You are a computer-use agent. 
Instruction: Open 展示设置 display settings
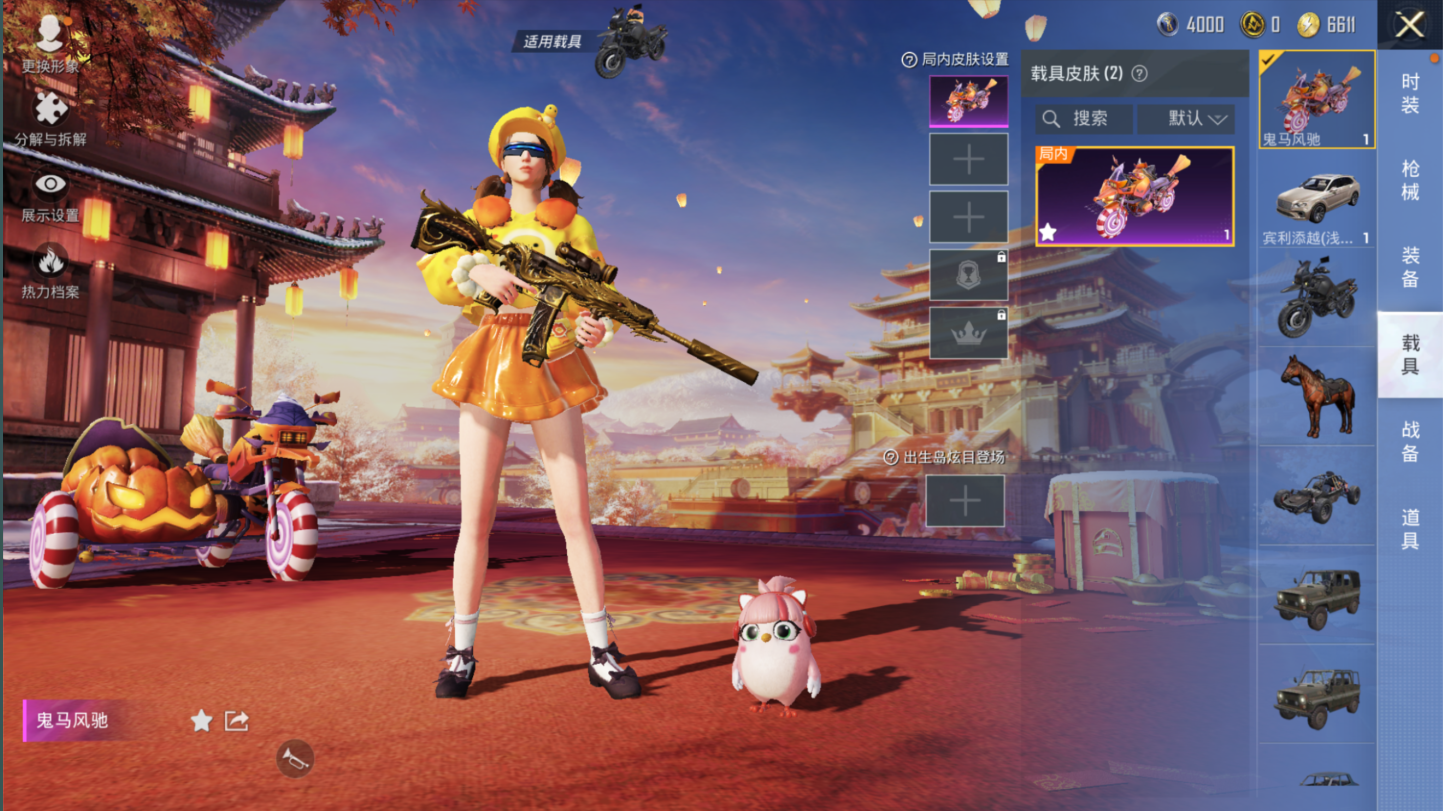pos(50,193)
